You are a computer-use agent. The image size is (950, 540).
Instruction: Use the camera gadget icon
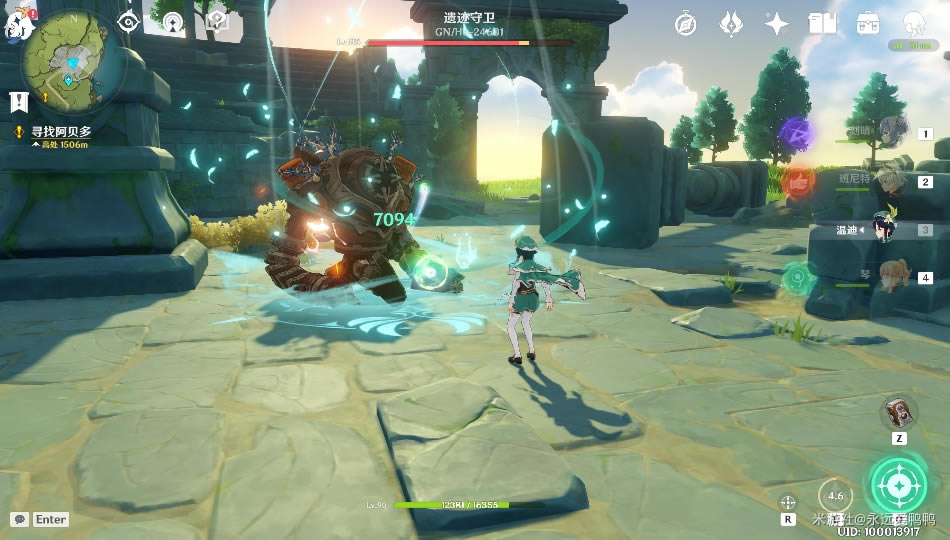point(898,412)
